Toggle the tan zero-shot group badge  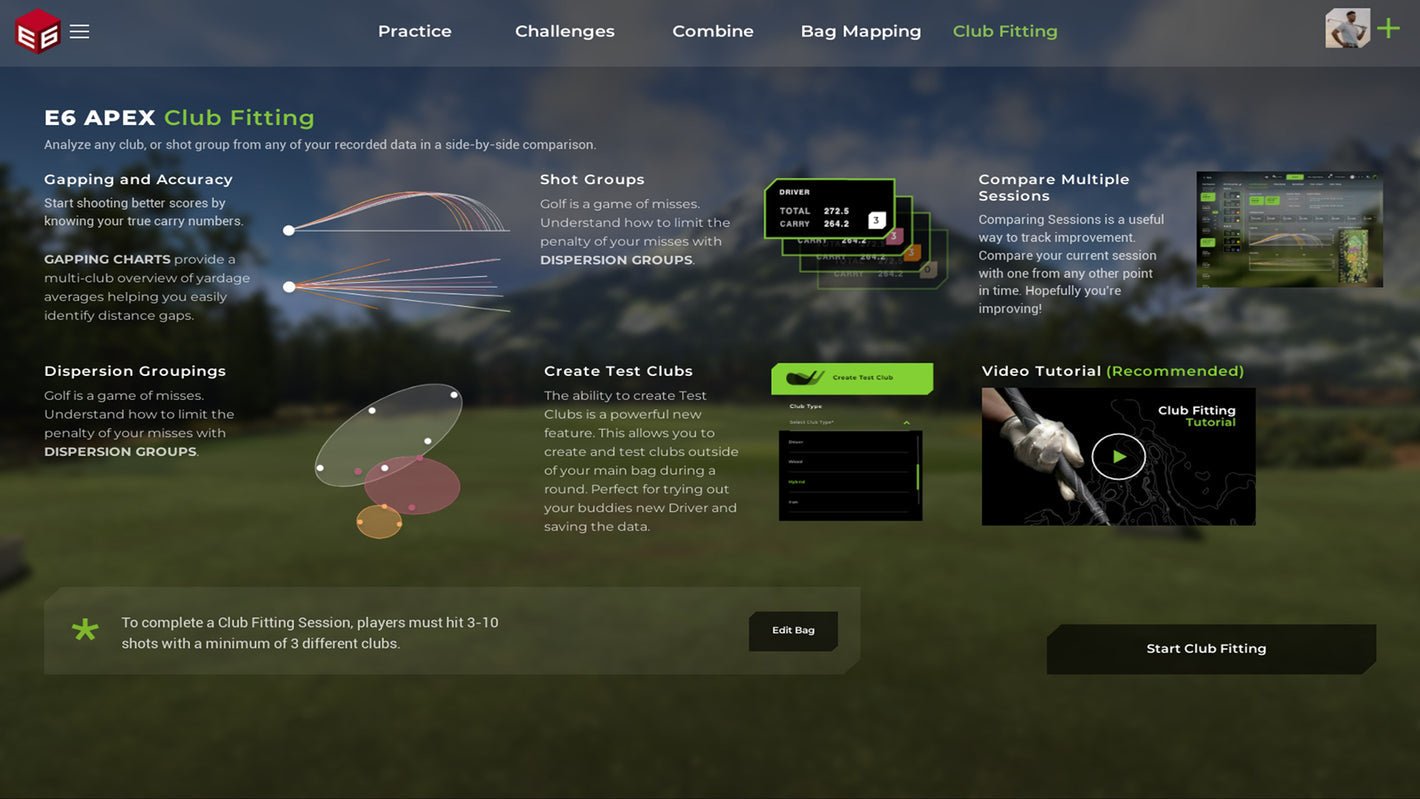(929, 270)
